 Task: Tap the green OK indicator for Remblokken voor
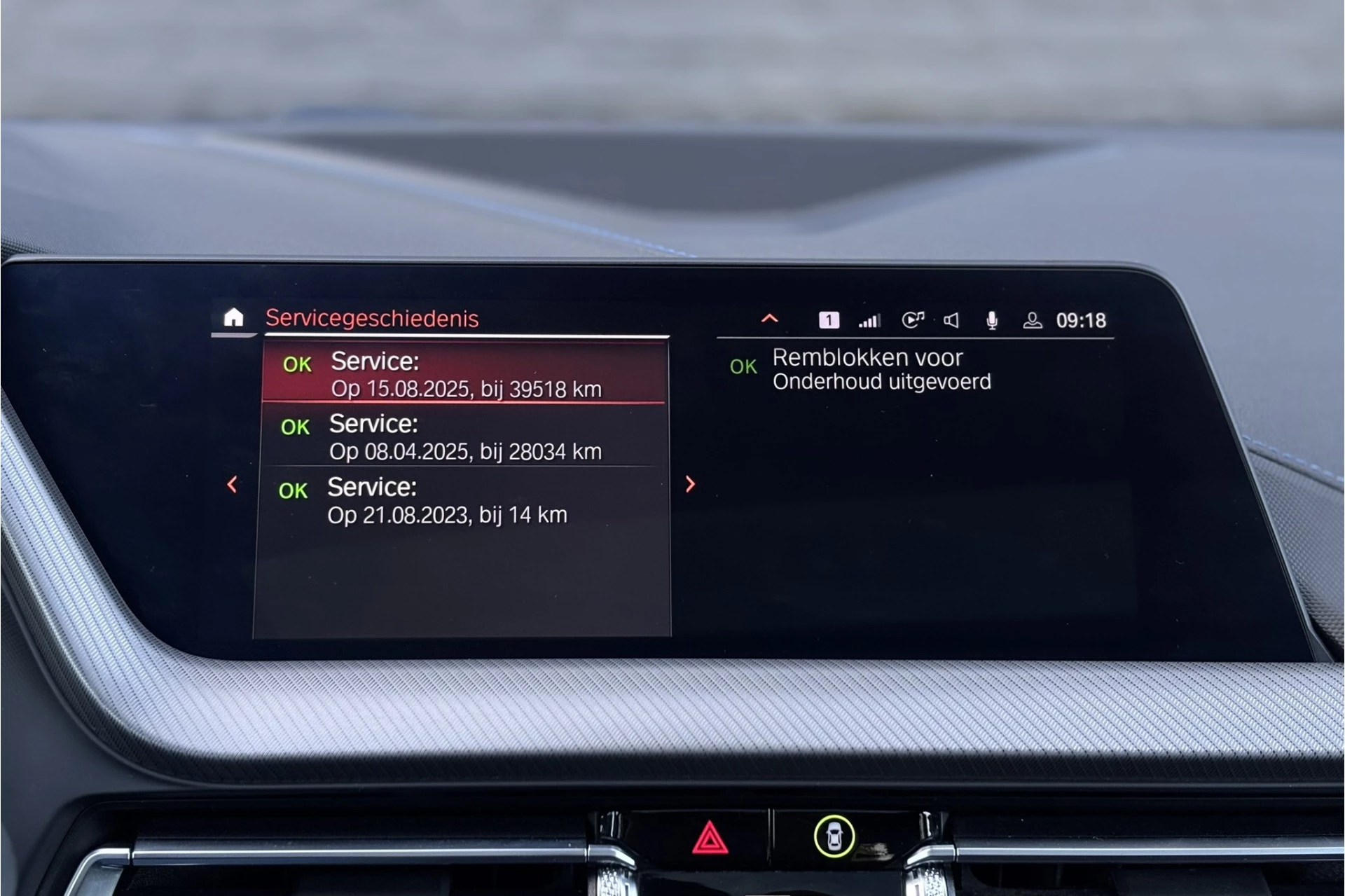click(745, 366)
